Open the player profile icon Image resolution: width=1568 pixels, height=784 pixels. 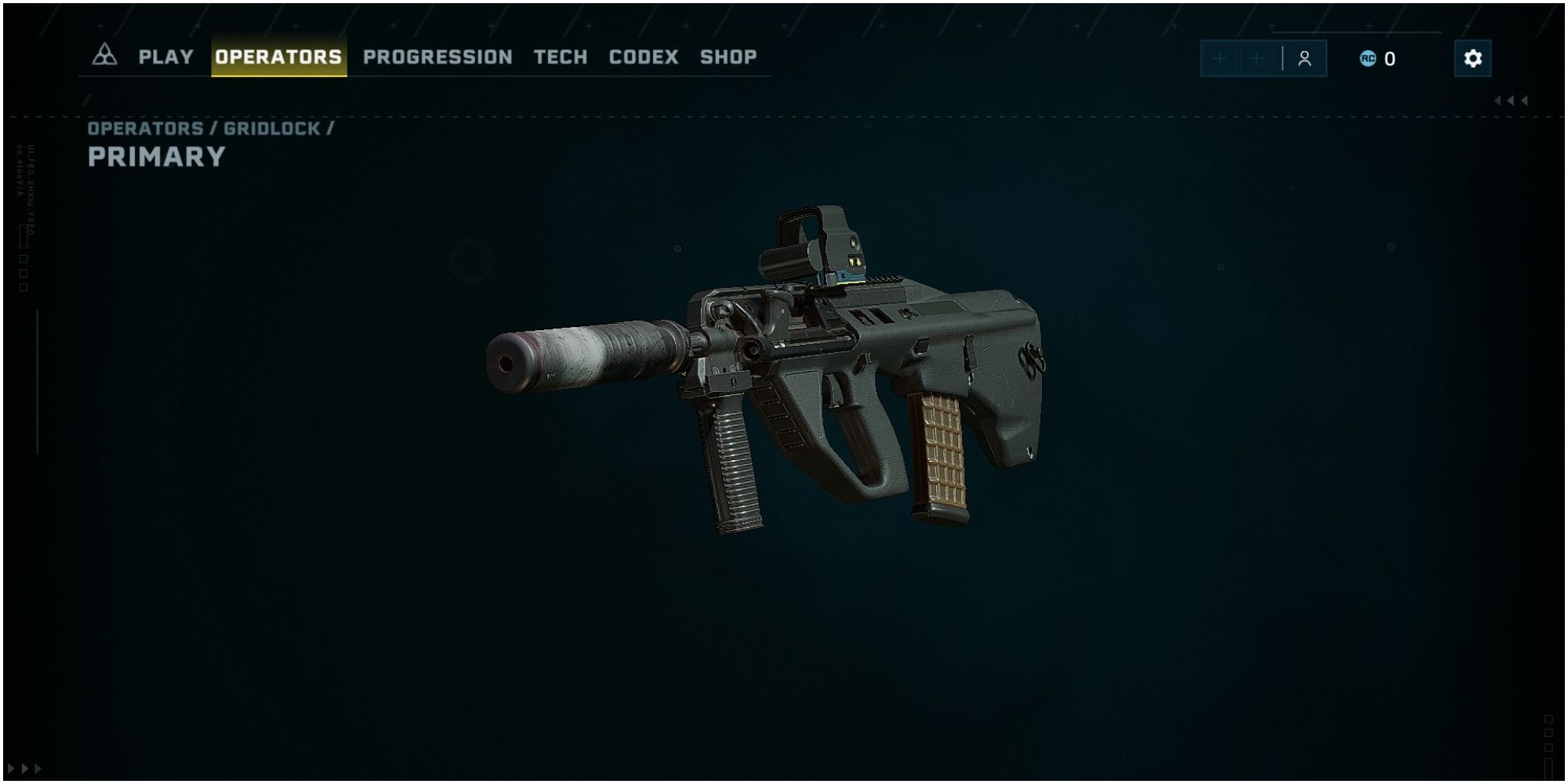point(1304,58)
